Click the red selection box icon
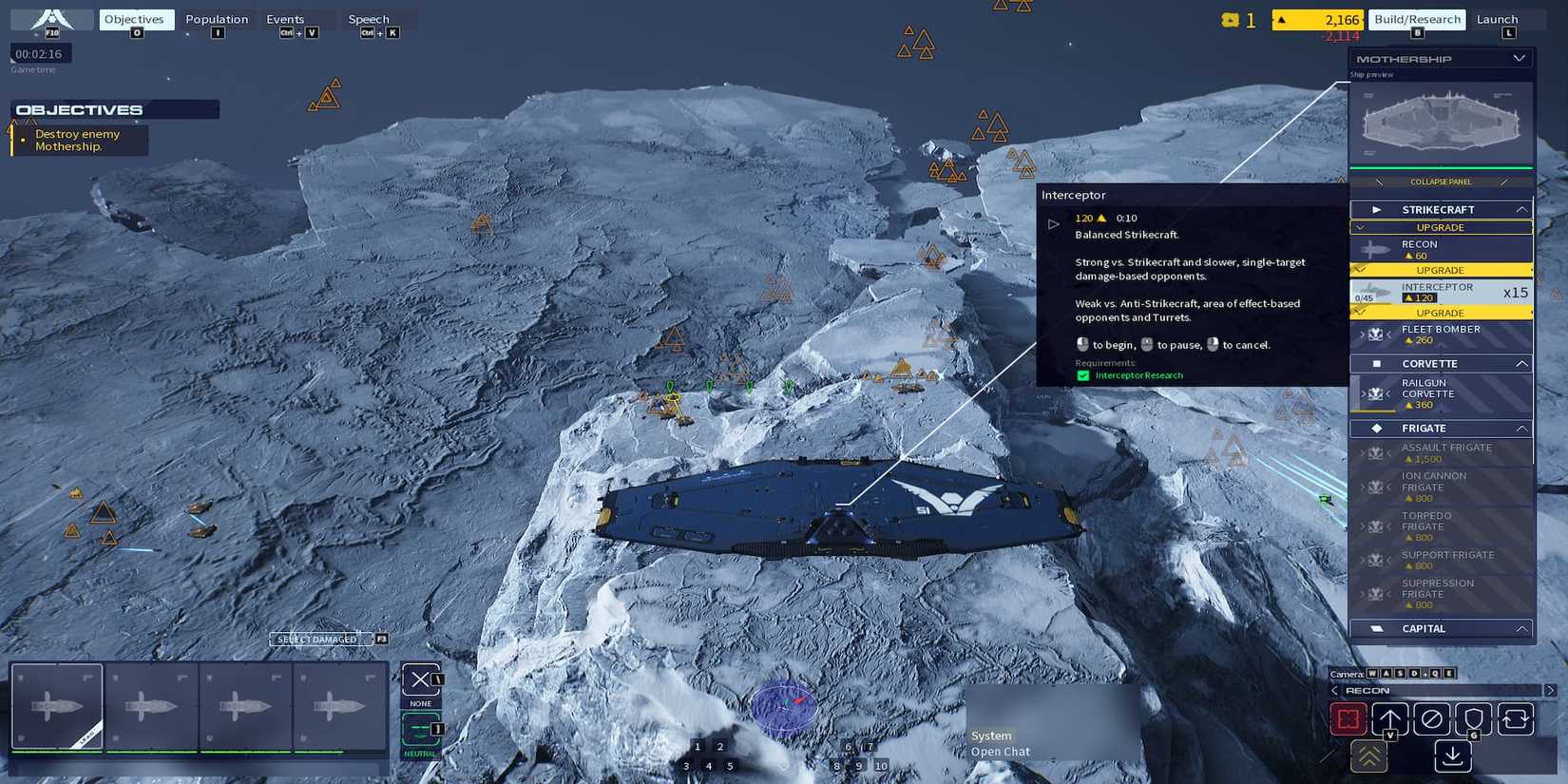The height and width of the screenshot is (784, 1568). 1348,719
